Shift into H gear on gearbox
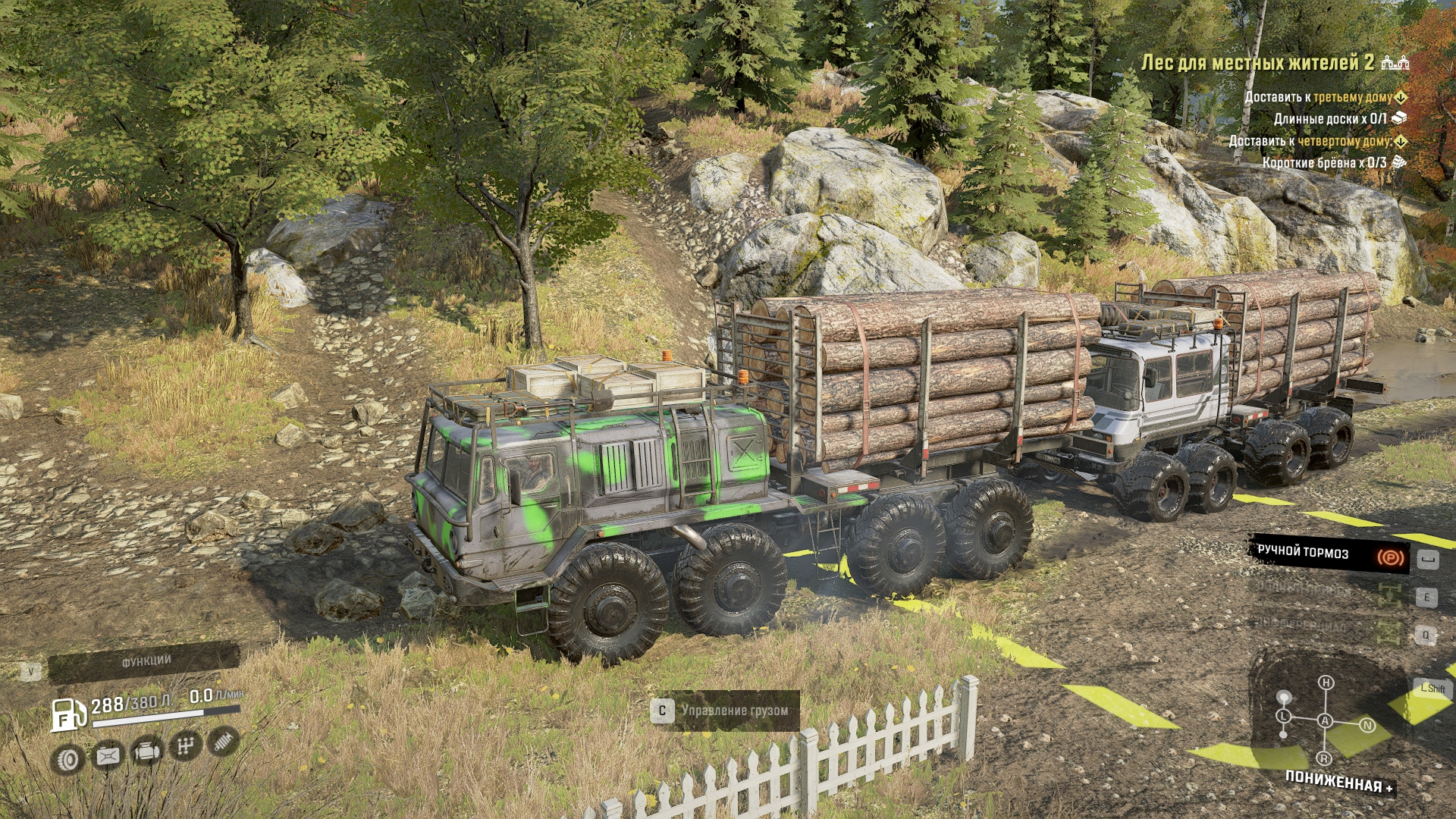 click(x=1326, y=683)
